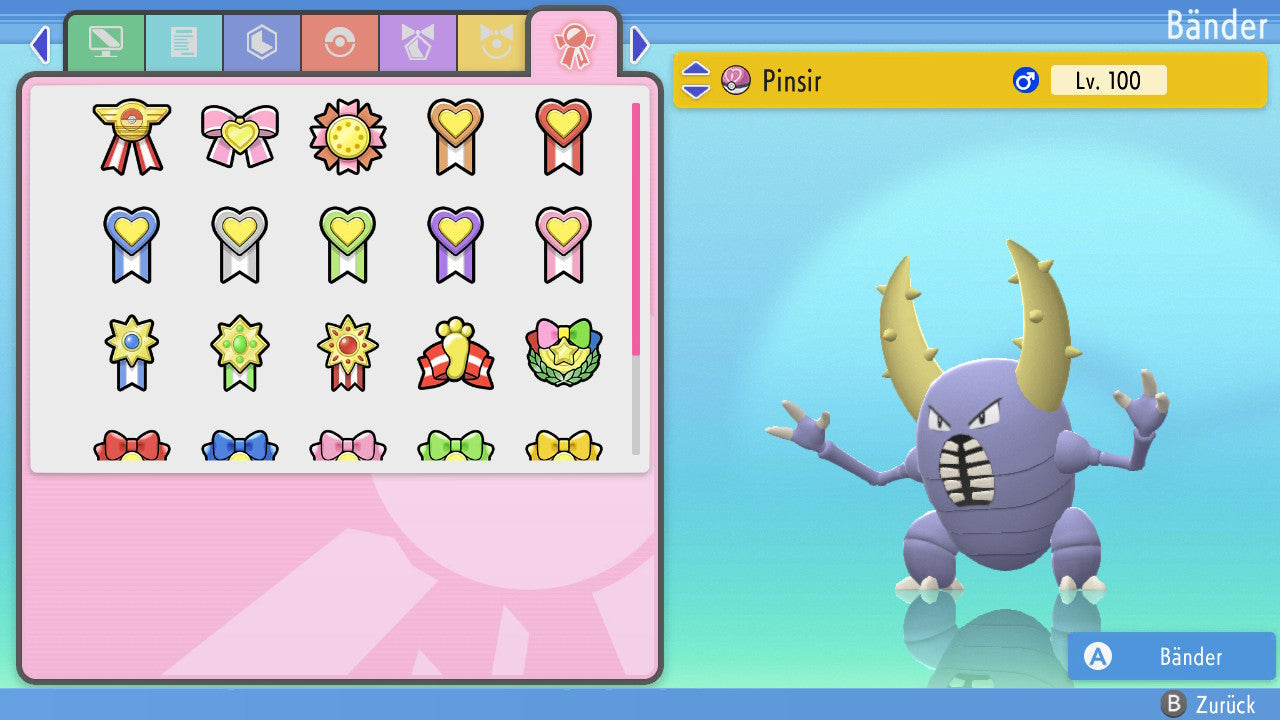1280x720 pixels.
Task: Select the blue hexagon stats tab
Action: pyautogui.click(x=261, y=43)
